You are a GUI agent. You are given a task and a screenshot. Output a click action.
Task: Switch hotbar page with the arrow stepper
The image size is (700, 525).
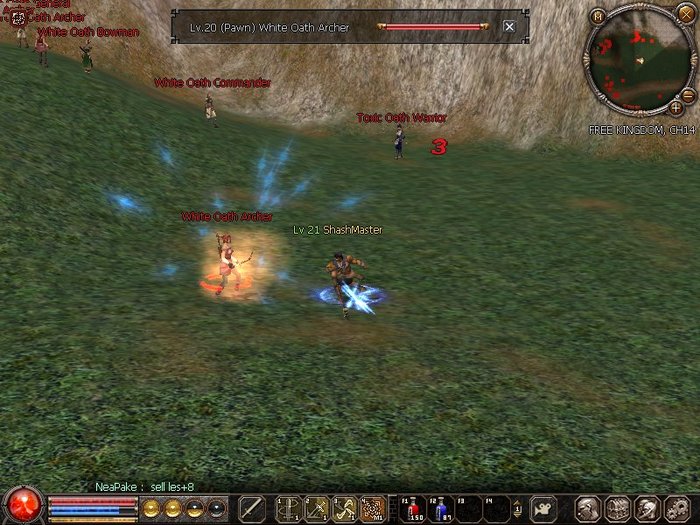click(518, 508)
